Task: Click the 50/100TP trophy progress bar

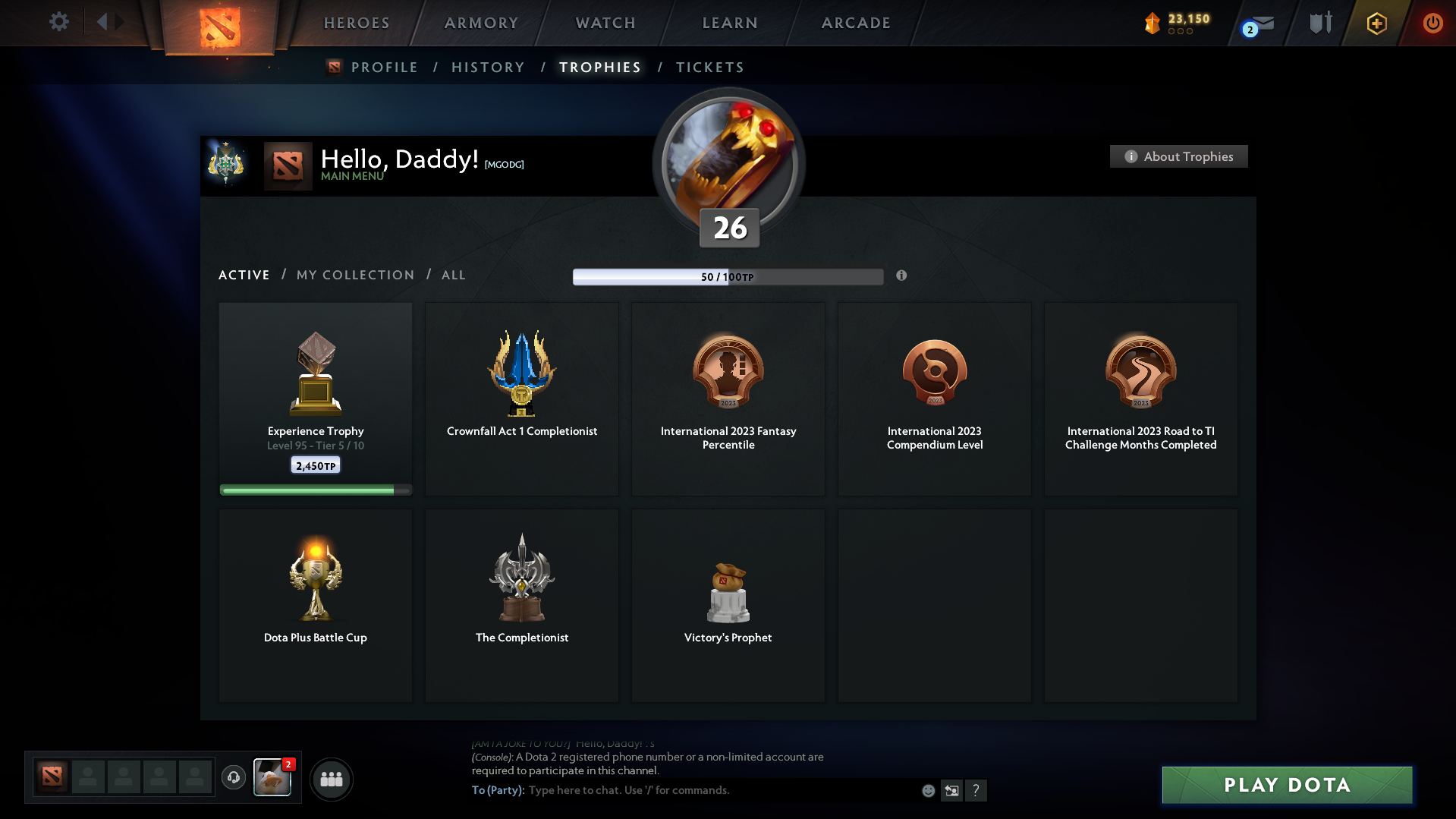Action: pos(728,277)
